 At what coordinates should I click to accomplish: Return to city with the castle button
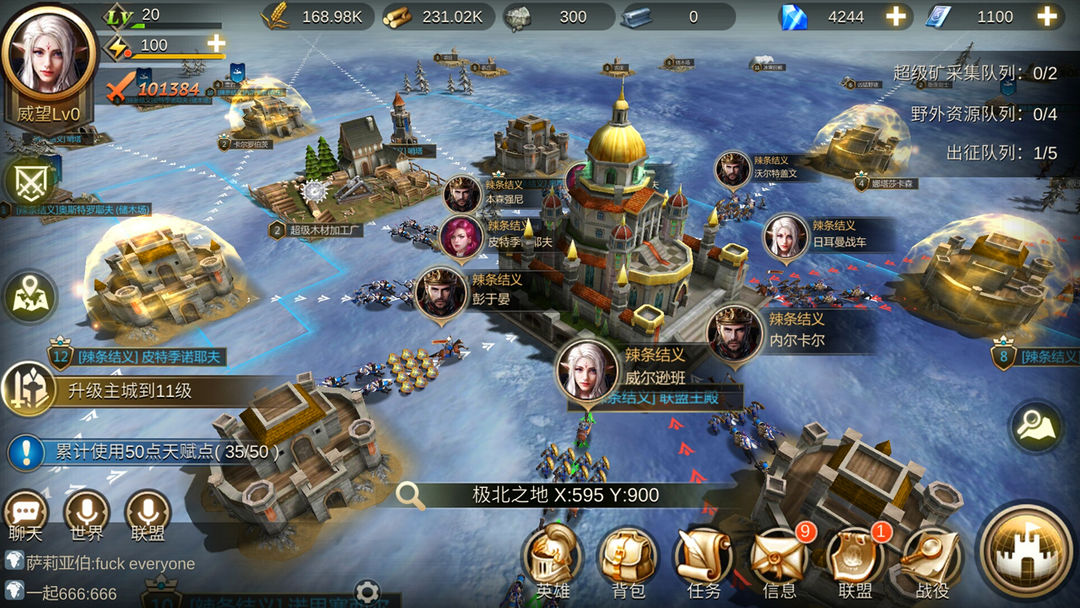1026,553
